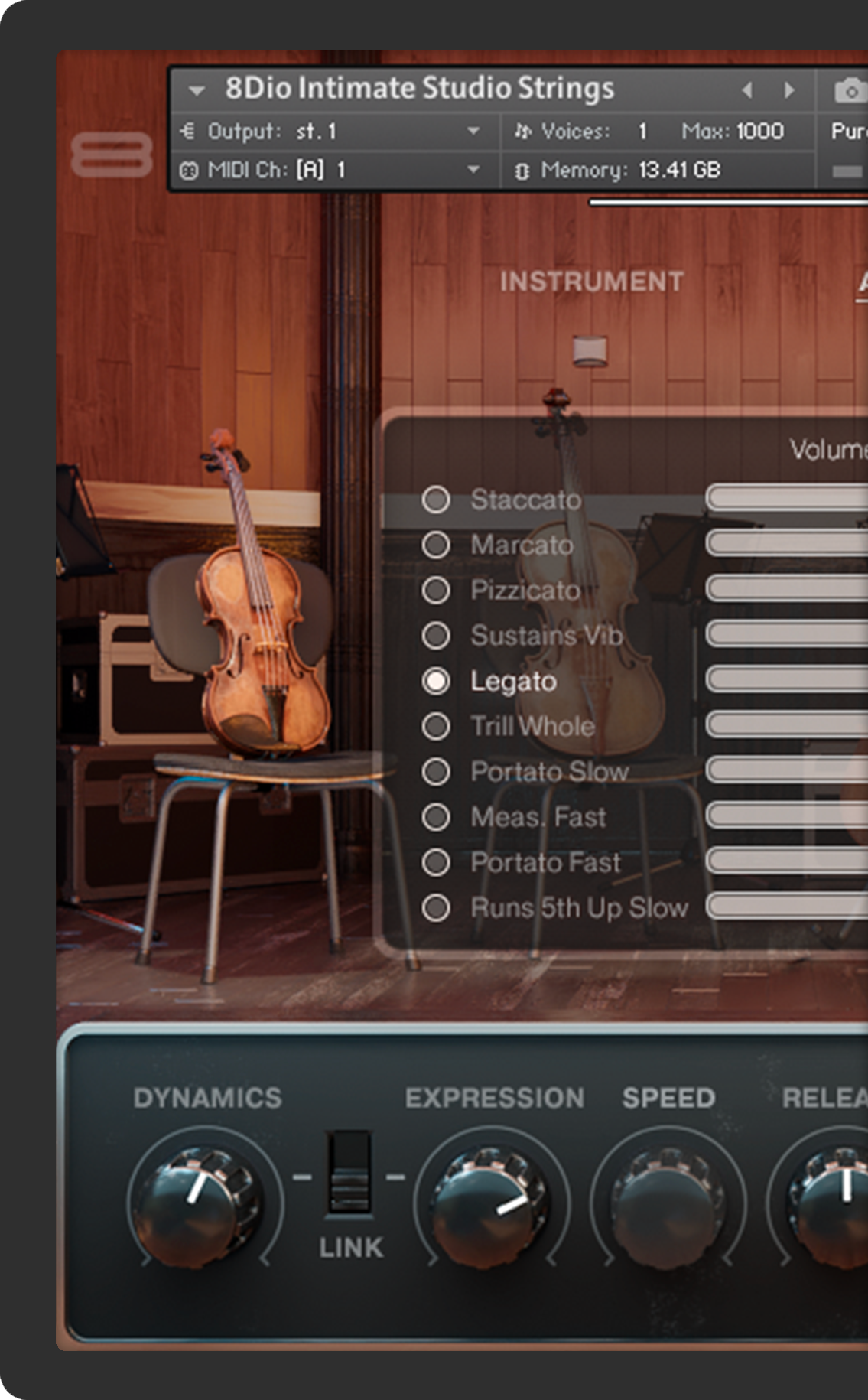Select the Staccato articulation
Screen dimensions: 868x1400
tap(436, 500)
